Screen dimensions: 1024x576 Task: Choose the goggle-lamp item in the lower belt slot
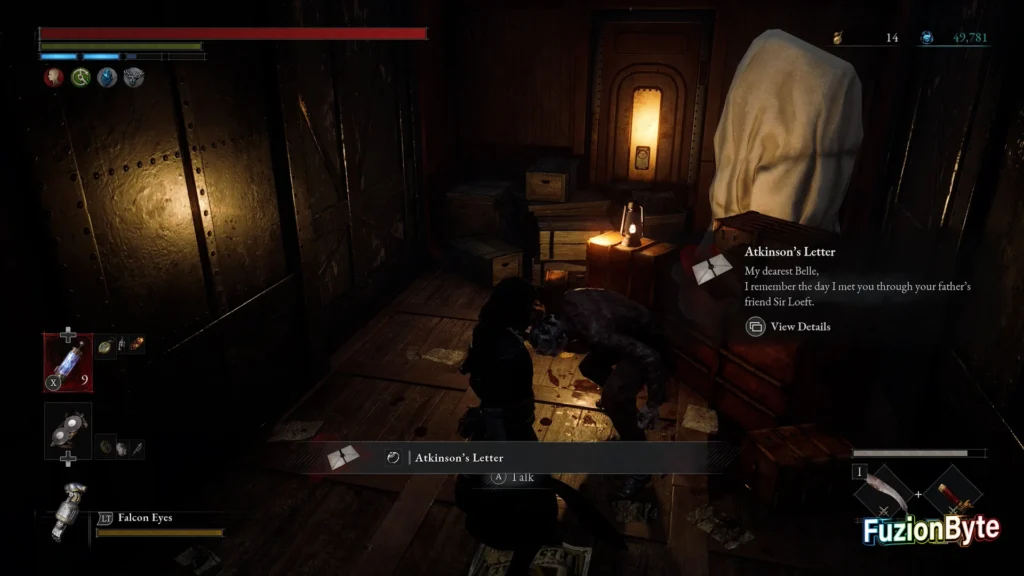point(68,430)
